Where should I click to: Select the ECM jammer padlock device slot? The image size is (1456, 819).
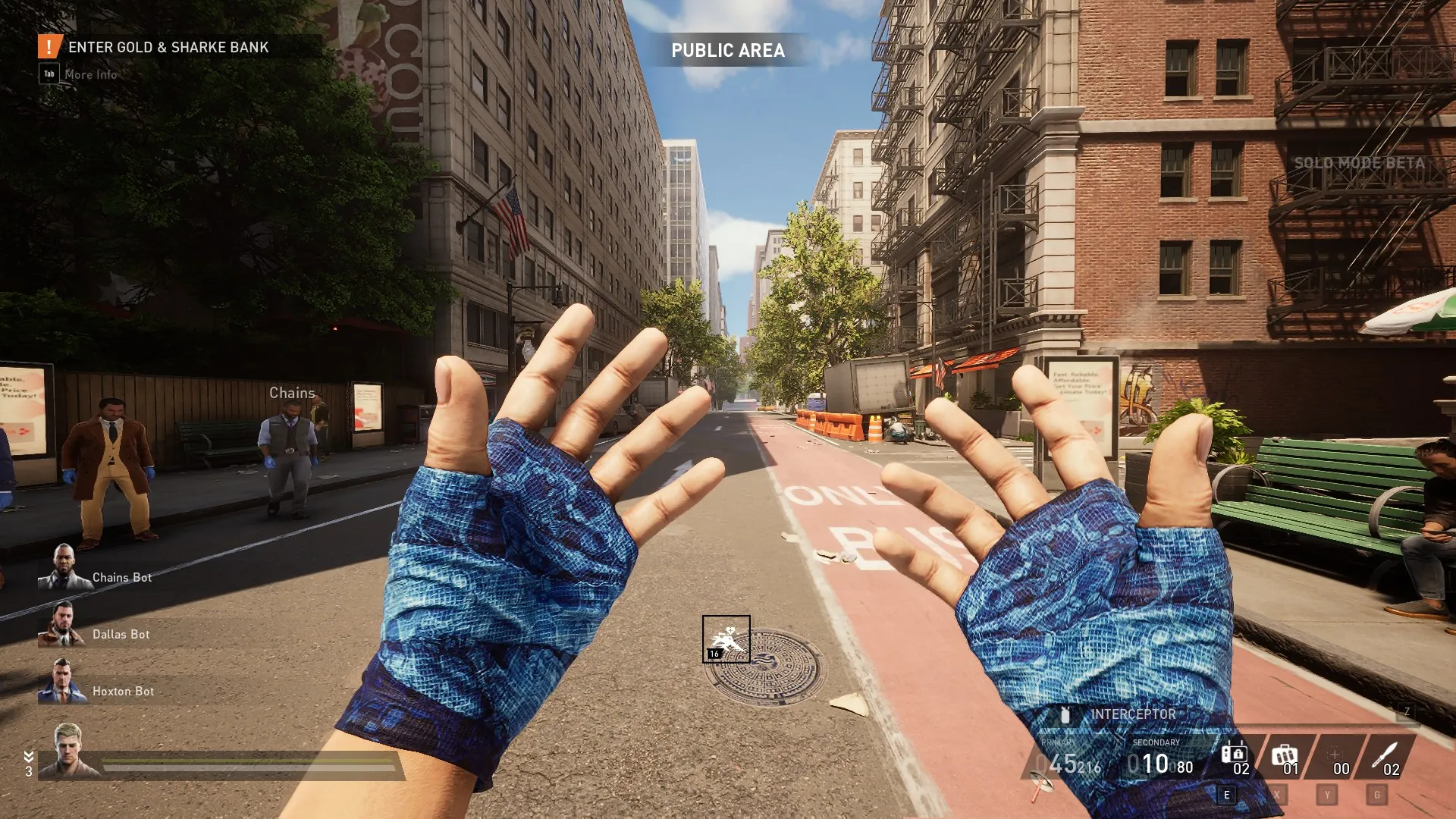click(x=1235, y=756)
